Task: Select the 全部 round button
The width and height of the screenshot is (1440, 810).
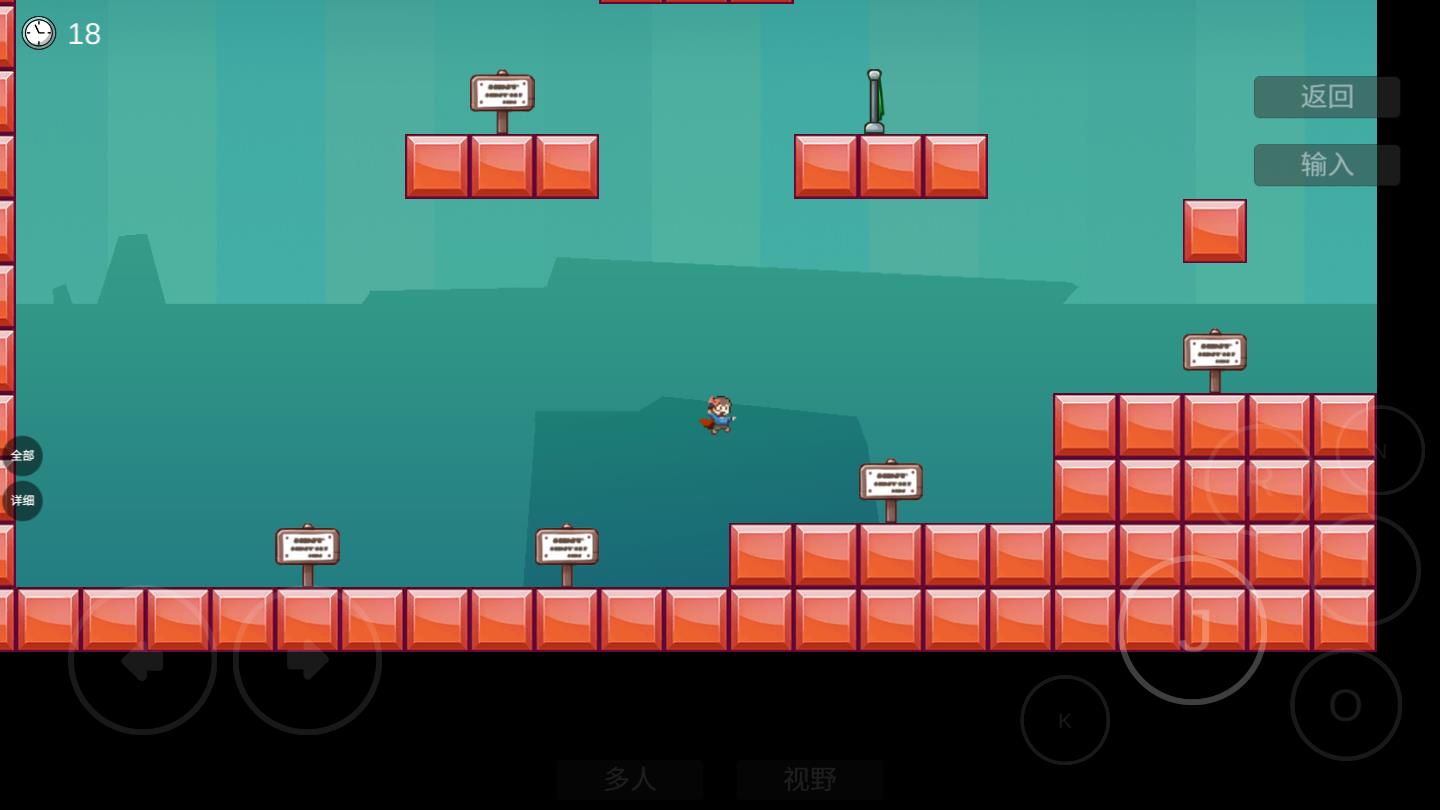Action: pos(22,456)
